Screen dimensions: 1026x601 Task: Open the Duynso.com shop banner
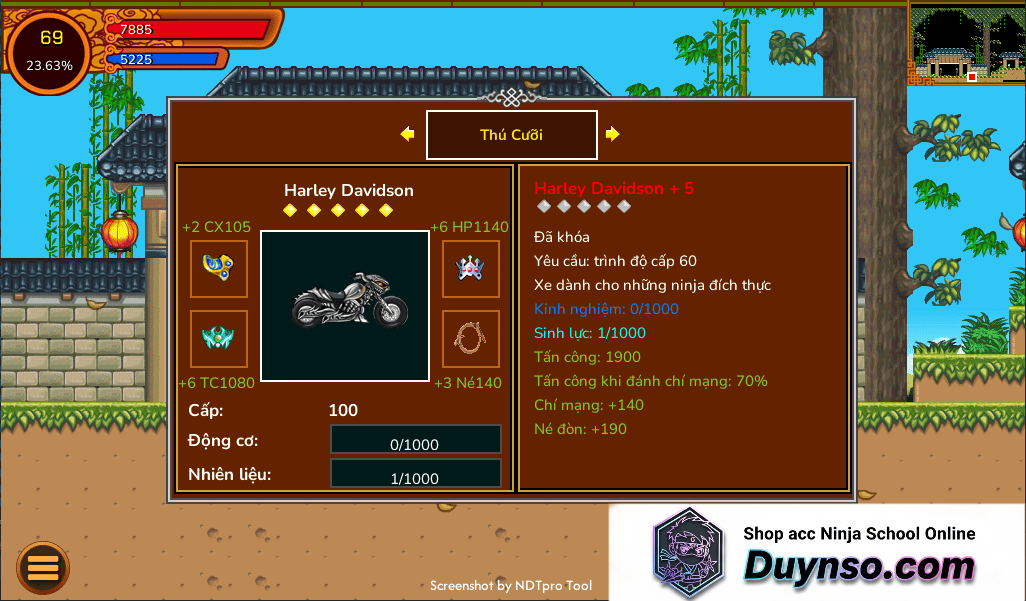[816, 553]
